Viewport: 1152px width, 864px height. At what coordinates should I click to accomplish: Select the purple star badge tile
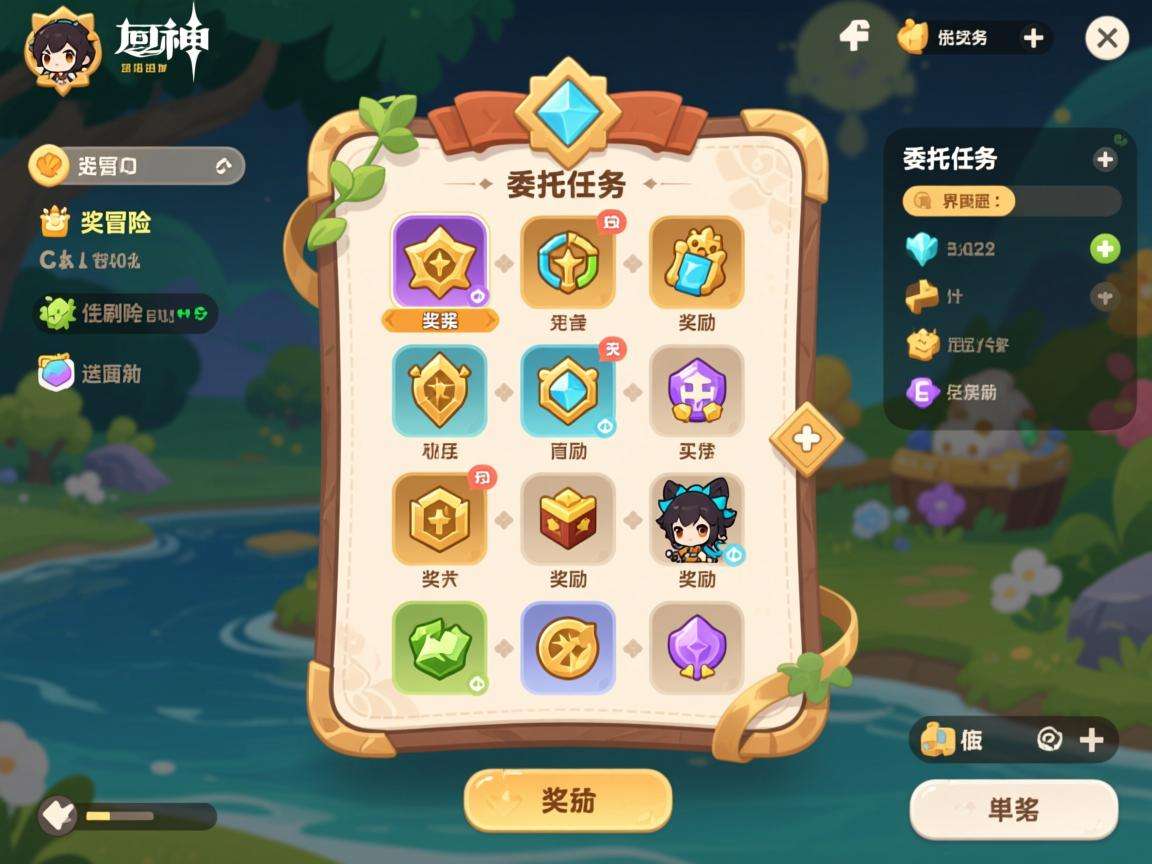[x=440, y=263]
